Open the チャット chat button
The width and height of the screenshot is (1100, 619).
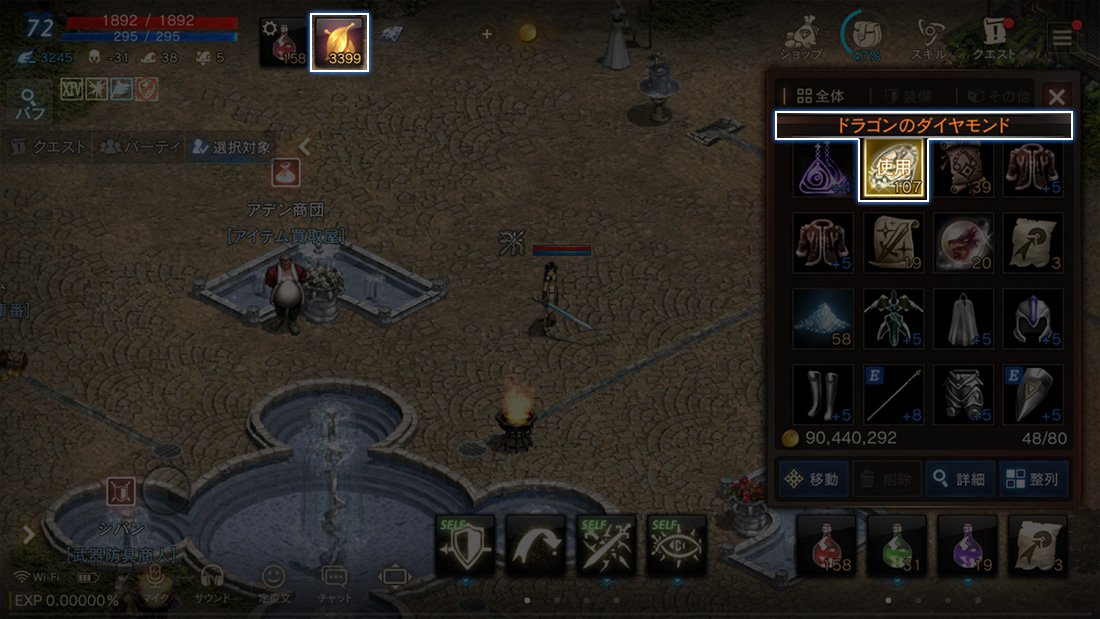click(x=334, y=580)
